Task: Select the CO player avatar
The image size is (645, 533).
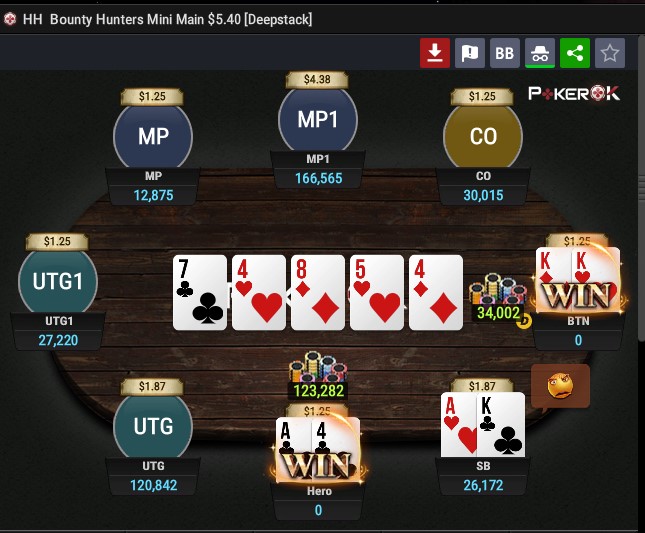Action: pos(483,137)
